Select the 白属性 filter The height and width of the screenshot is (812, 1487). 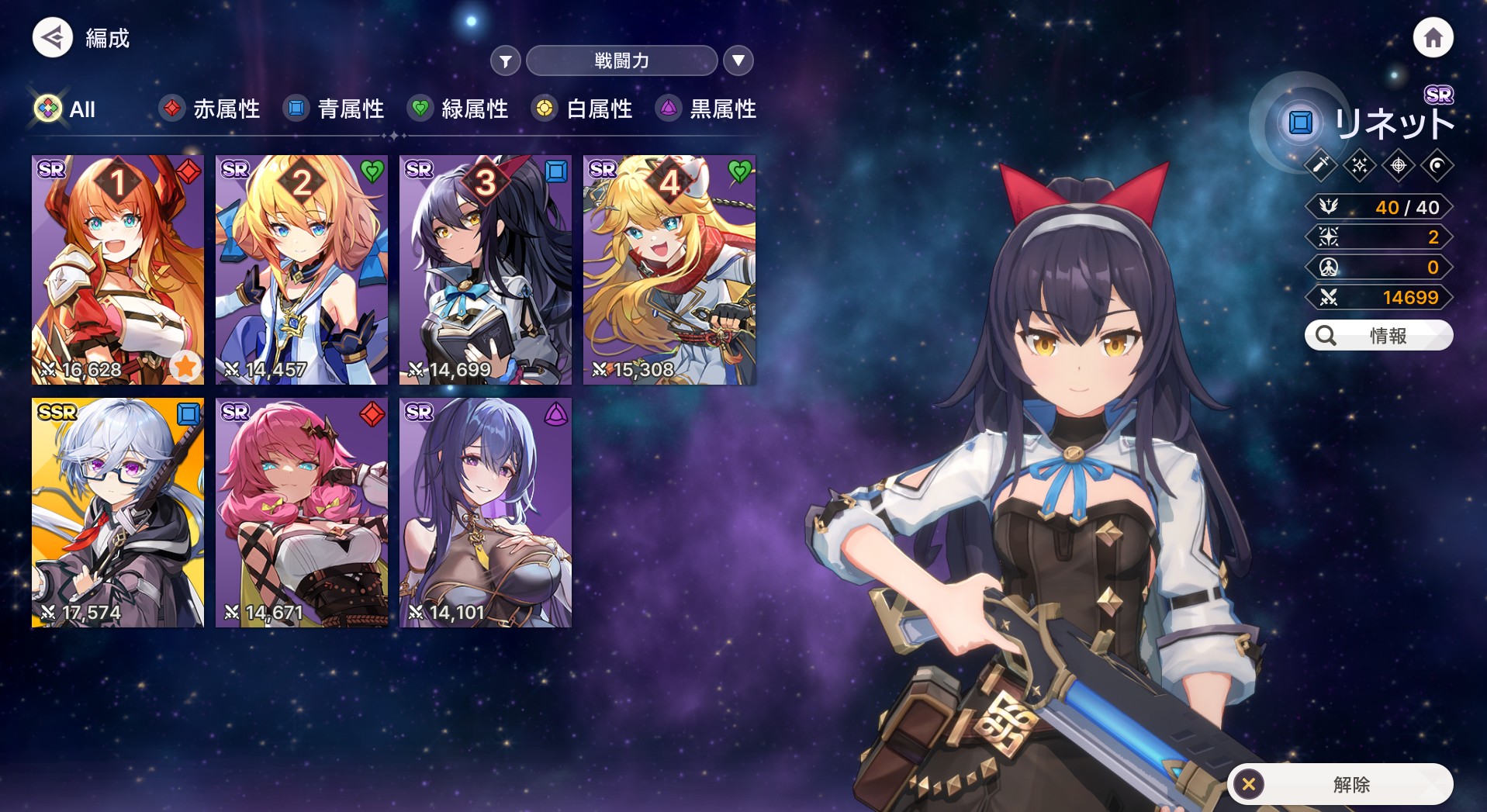pos(583,109)
